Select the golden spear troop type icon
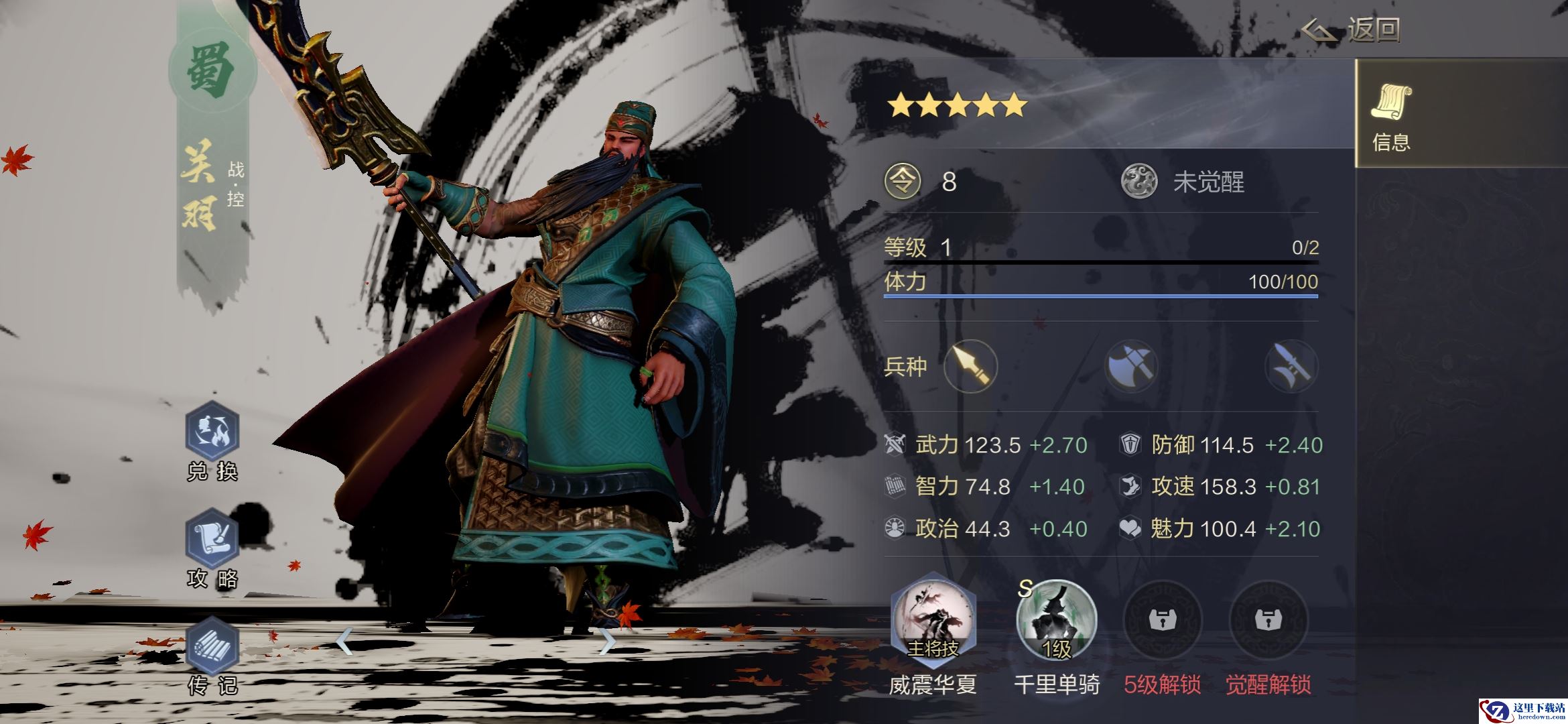This screenshot has width=1568, height=724. 970,366
